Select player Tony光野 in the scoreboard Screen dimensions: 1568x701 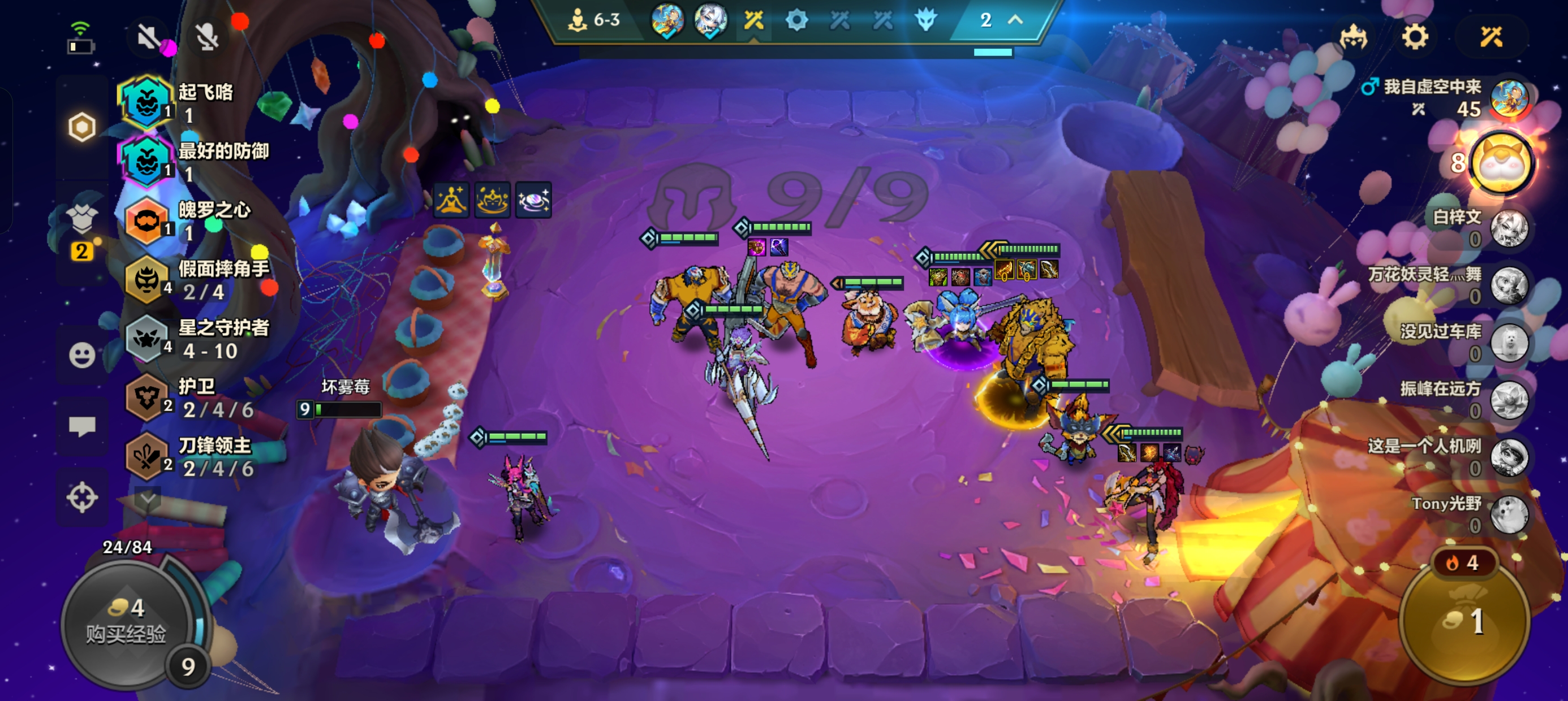pyautogui.click(x=1473, y=513)
